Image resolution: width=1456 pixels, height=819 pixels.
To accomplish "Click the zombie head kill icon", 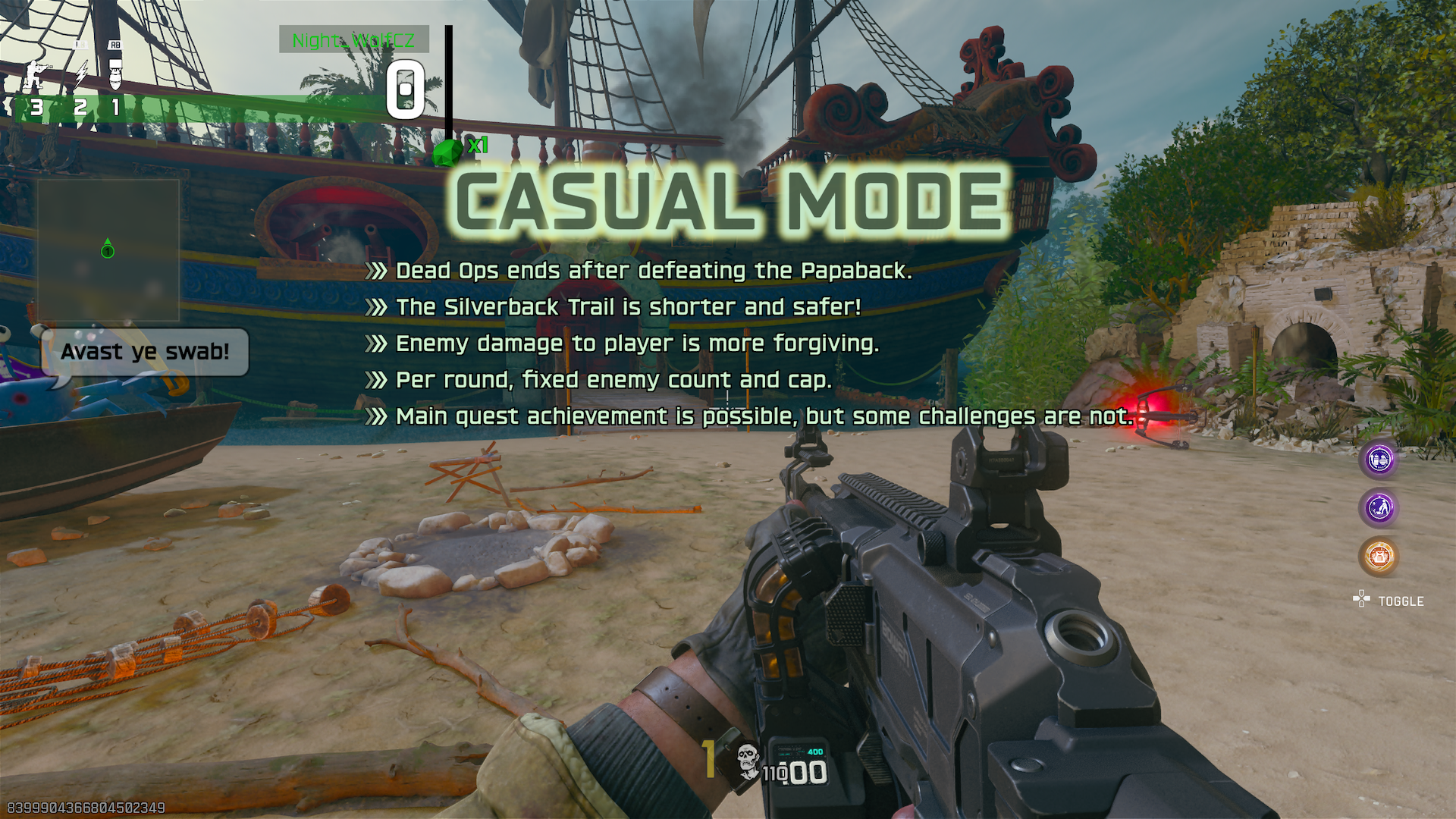I will coord(748,761).
